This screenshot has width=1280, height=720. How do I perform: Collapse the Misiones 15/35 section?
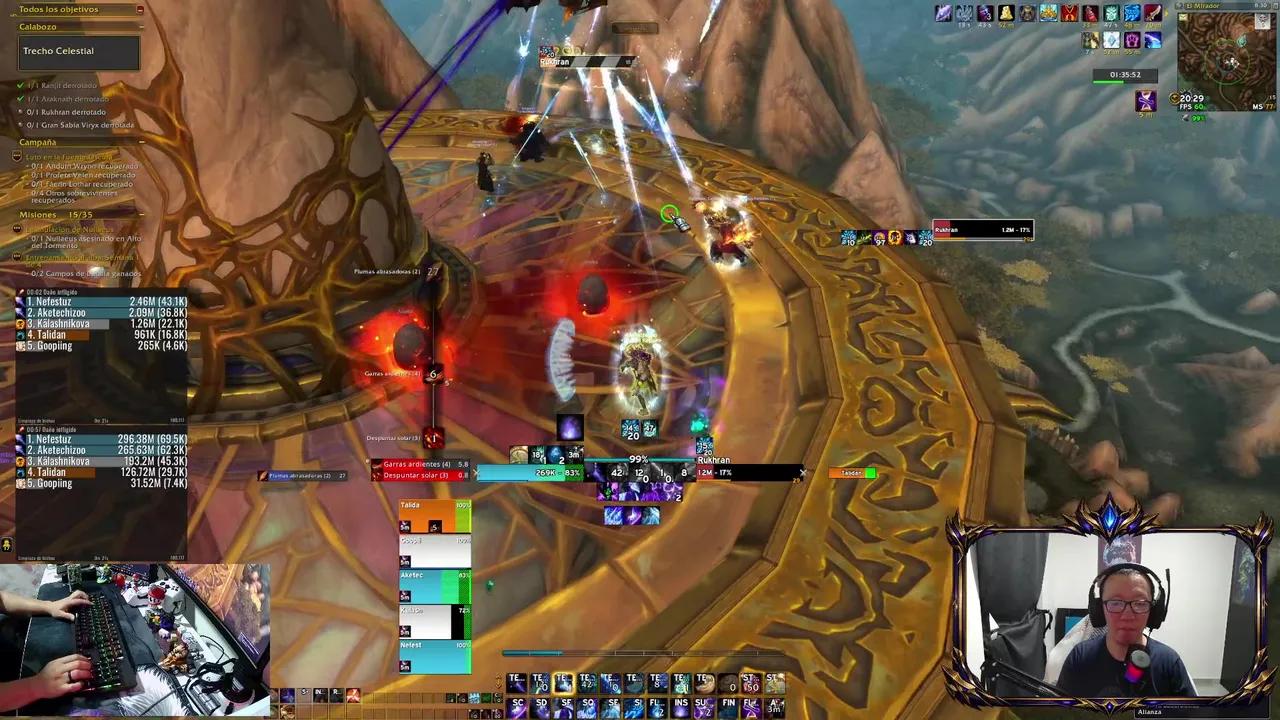[142, 214]
